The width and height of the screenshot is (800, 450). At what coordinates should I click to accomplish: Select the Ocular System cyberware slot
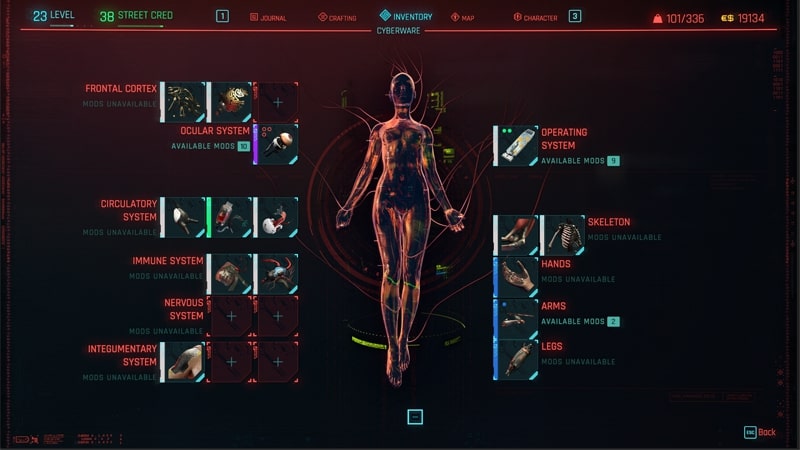pyautogui.click(x=278, y=145)
